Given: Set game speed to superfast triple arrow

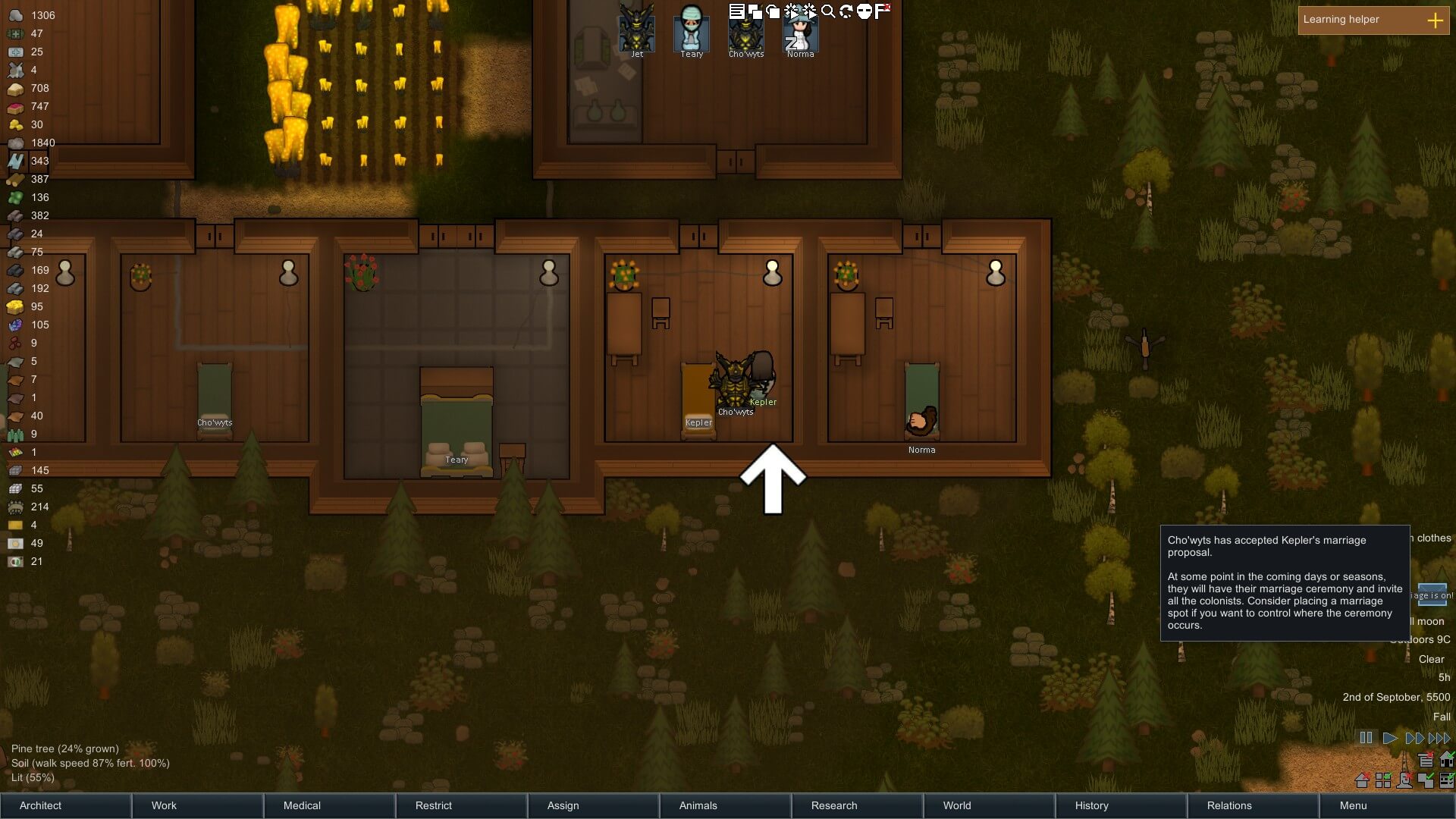Looking at the screenshot, I should tap(1439, 738).
